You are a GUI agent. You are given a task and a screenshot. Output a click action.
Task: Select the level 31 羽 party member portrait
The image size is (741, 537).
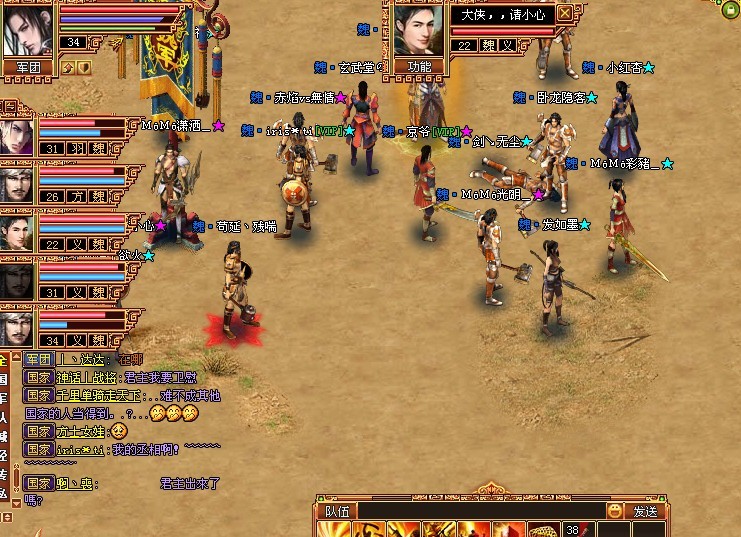coord(17,135)
